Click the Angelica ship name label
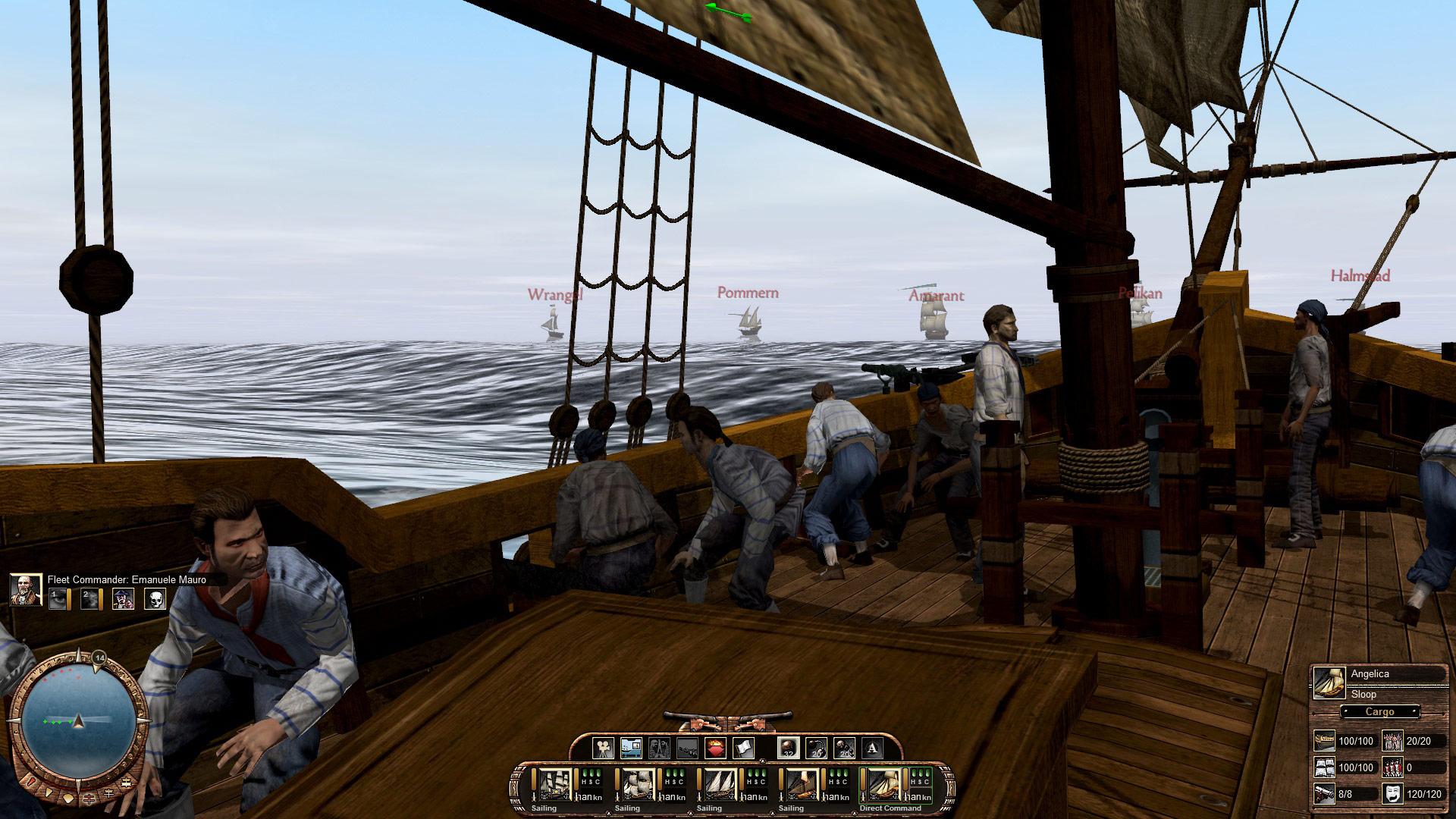1456x819 pixels. (x=1370, y=673)
